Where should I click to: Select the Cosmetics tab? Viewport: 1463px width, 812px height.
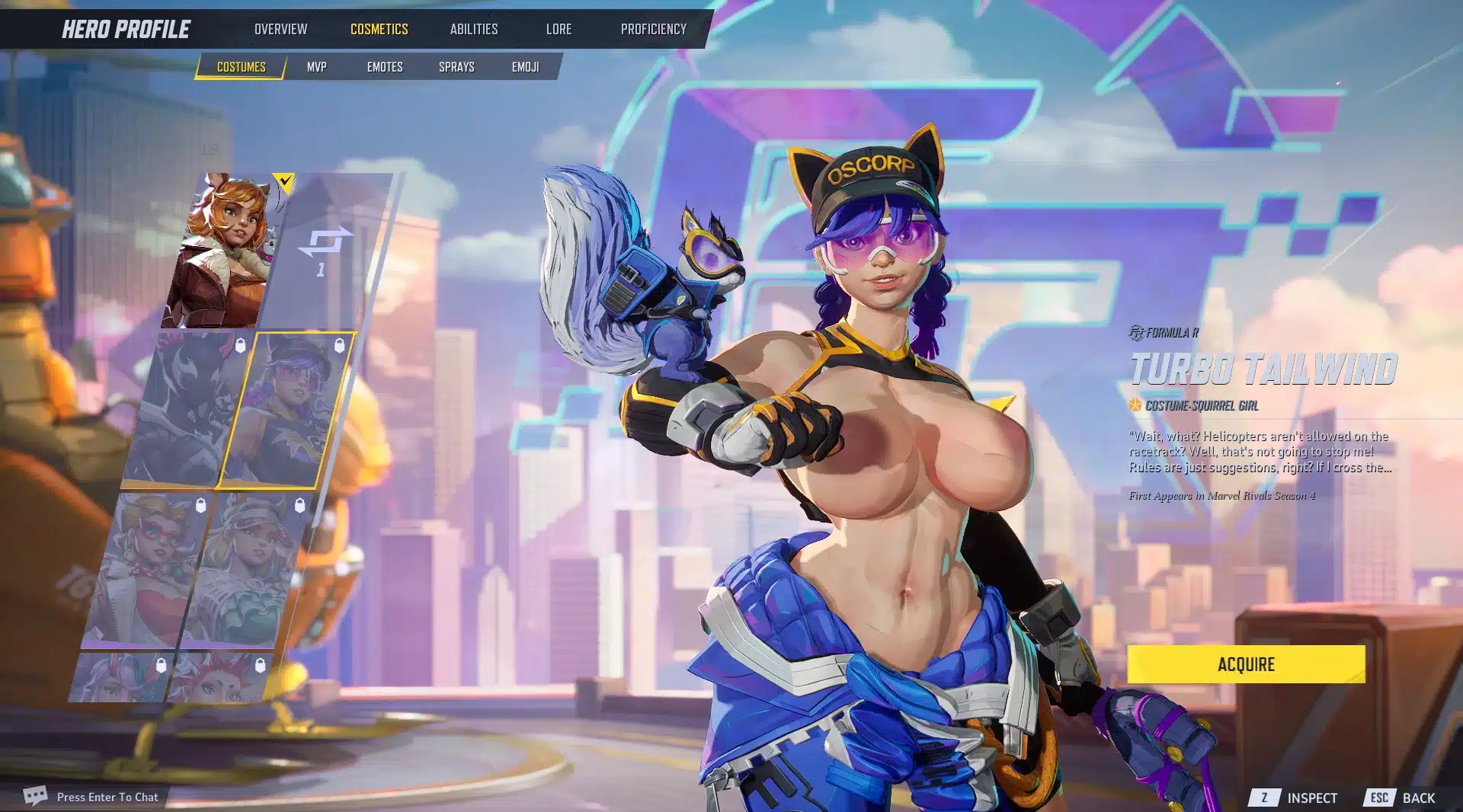379,29
